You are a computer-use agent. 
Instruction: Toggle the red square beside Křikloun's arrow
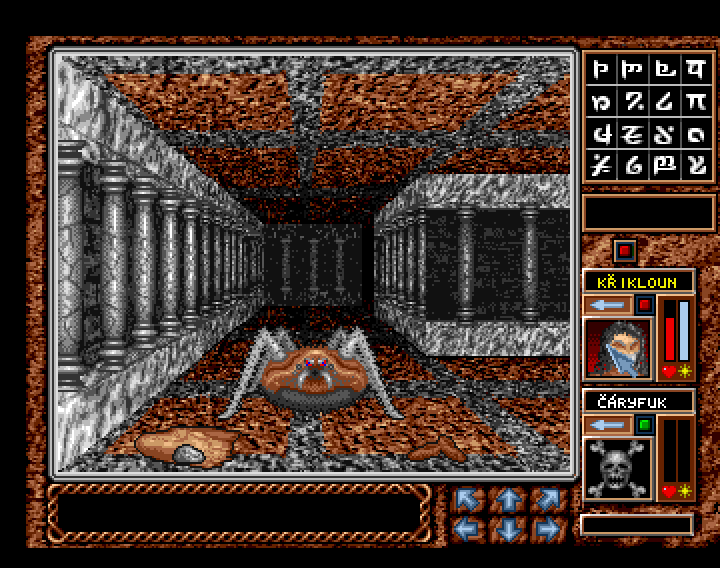pos(644,304)
